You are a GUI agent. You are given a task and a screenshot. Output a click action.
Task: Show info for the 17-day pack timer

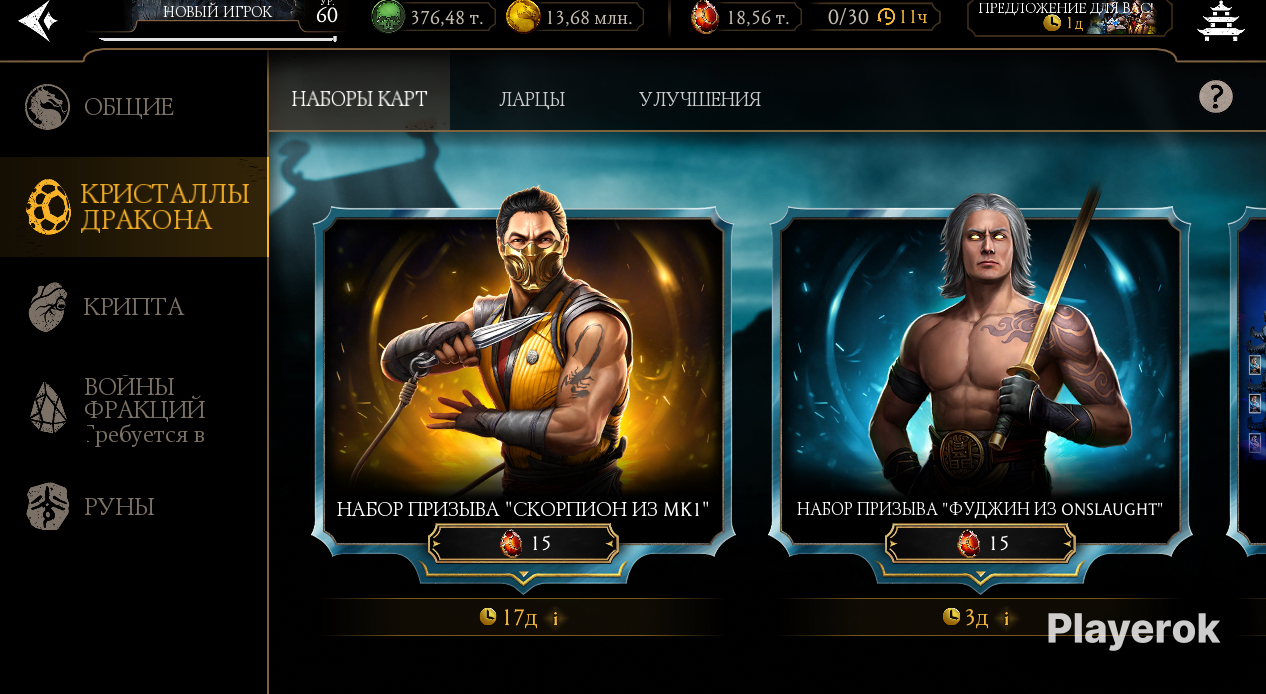556,618
